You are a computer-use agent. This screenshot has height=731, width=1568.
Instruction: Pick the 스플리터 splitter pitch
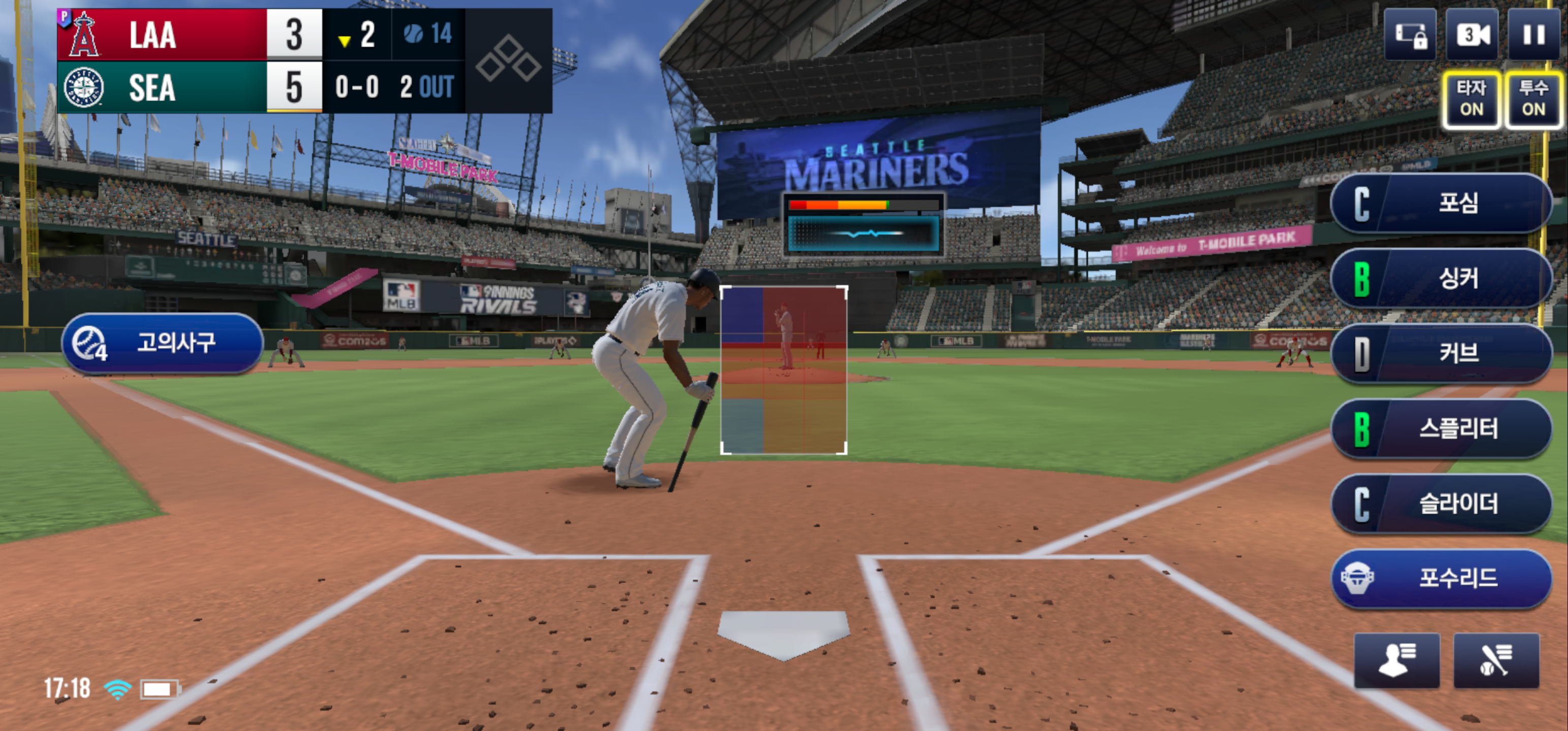click(1440, 428)
